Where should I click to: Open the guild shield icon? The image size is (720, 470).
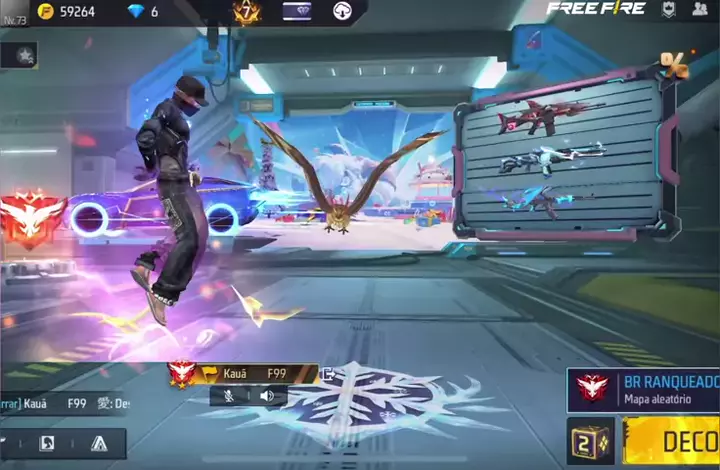(669, 10)
